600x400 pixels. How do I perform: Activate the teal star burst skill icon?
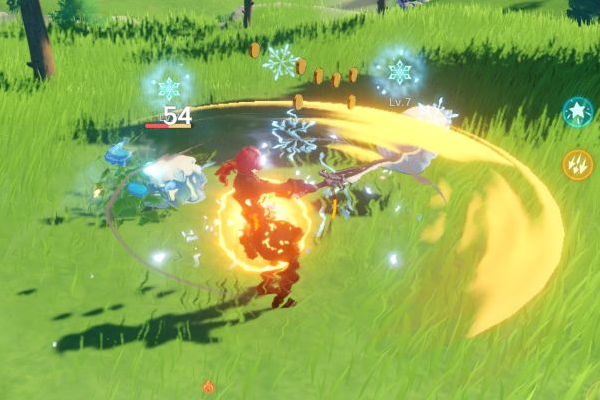pyautogui.click(x=577, y=112)
